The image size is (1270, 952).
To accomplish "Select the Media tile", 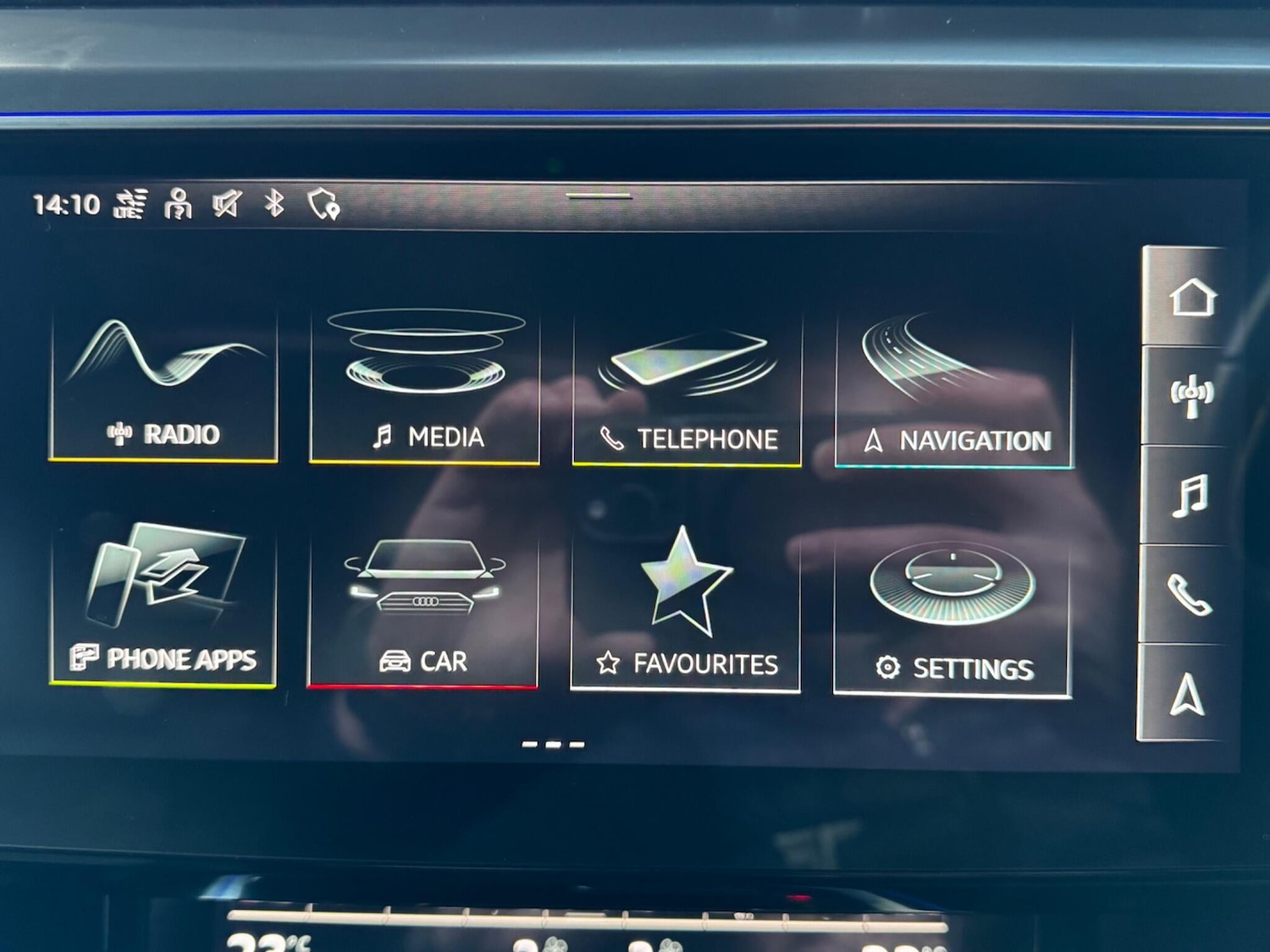I will pos(425,388).
